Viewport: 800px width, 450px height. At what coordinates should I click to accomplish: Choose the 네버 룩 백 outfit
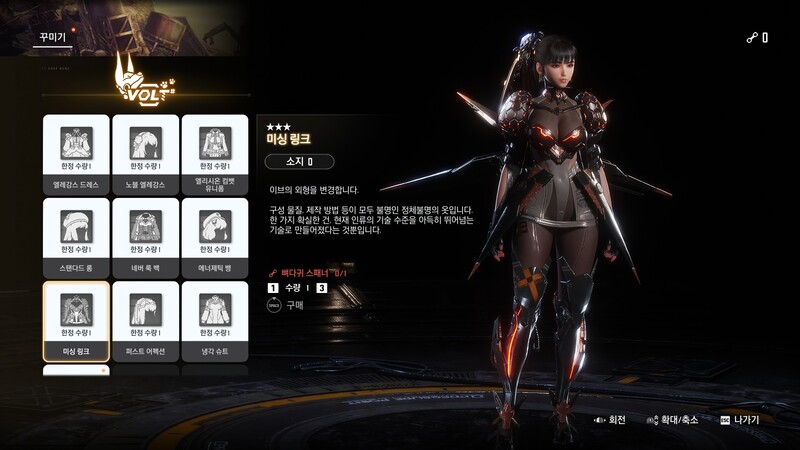pos(145,236)
